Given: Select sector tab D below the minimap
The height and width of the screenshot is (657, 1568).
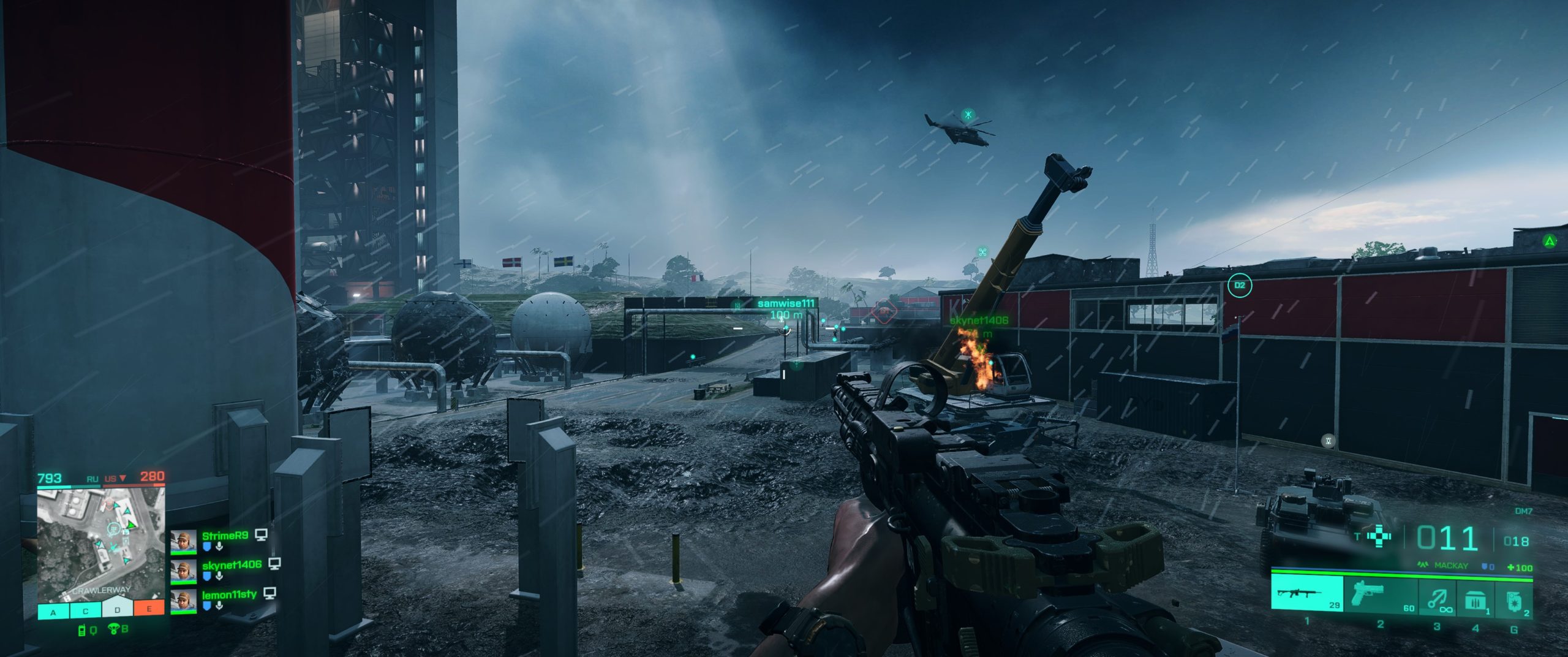Looking at the screenshot, I should pos(117,610).
